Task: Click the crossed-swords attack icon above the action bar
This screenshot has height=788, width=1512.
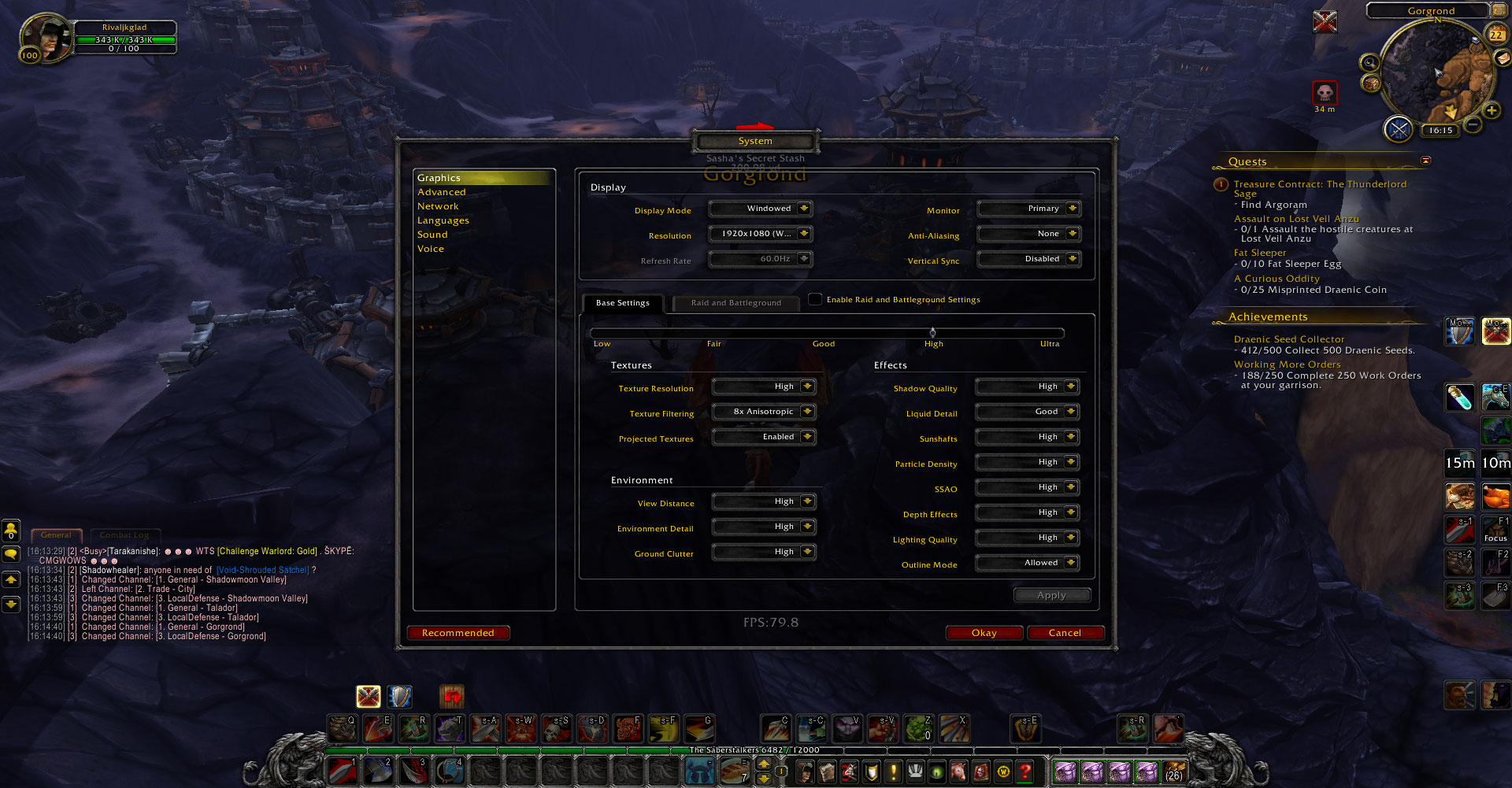Action: 368,697
